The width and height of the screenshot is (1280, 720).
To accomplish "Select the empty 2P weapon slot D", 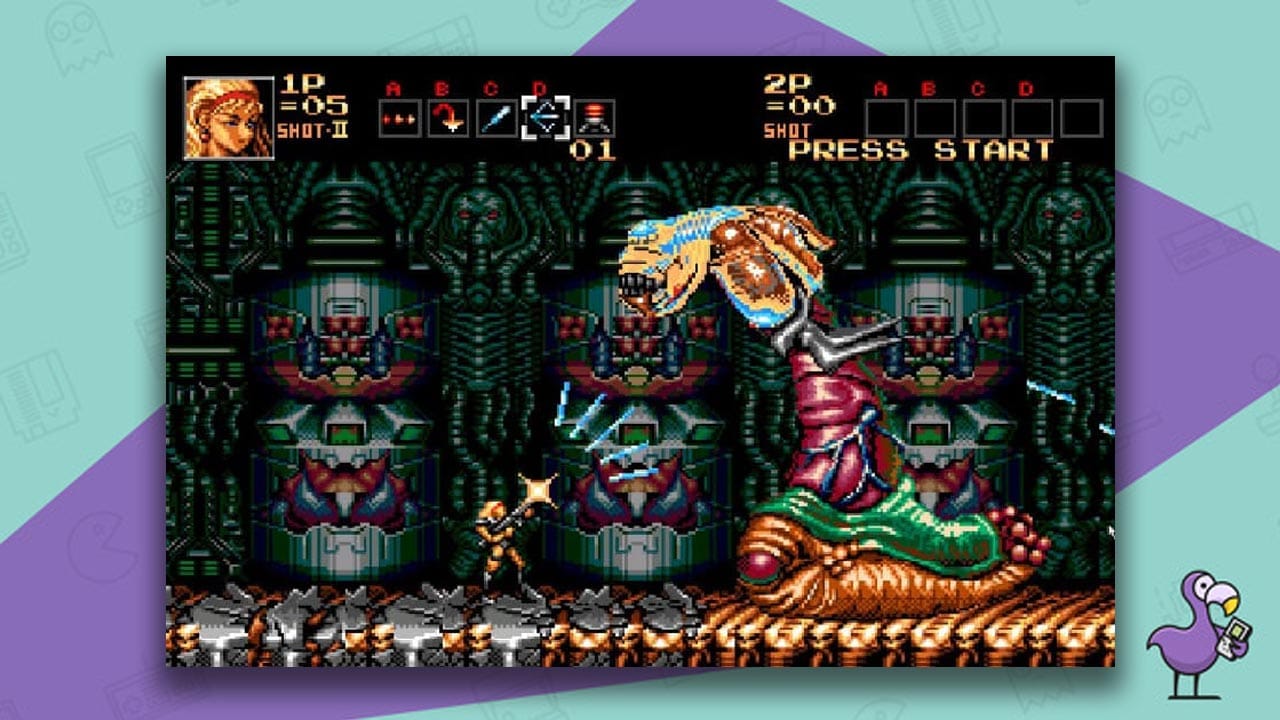I will (1033, 118).
